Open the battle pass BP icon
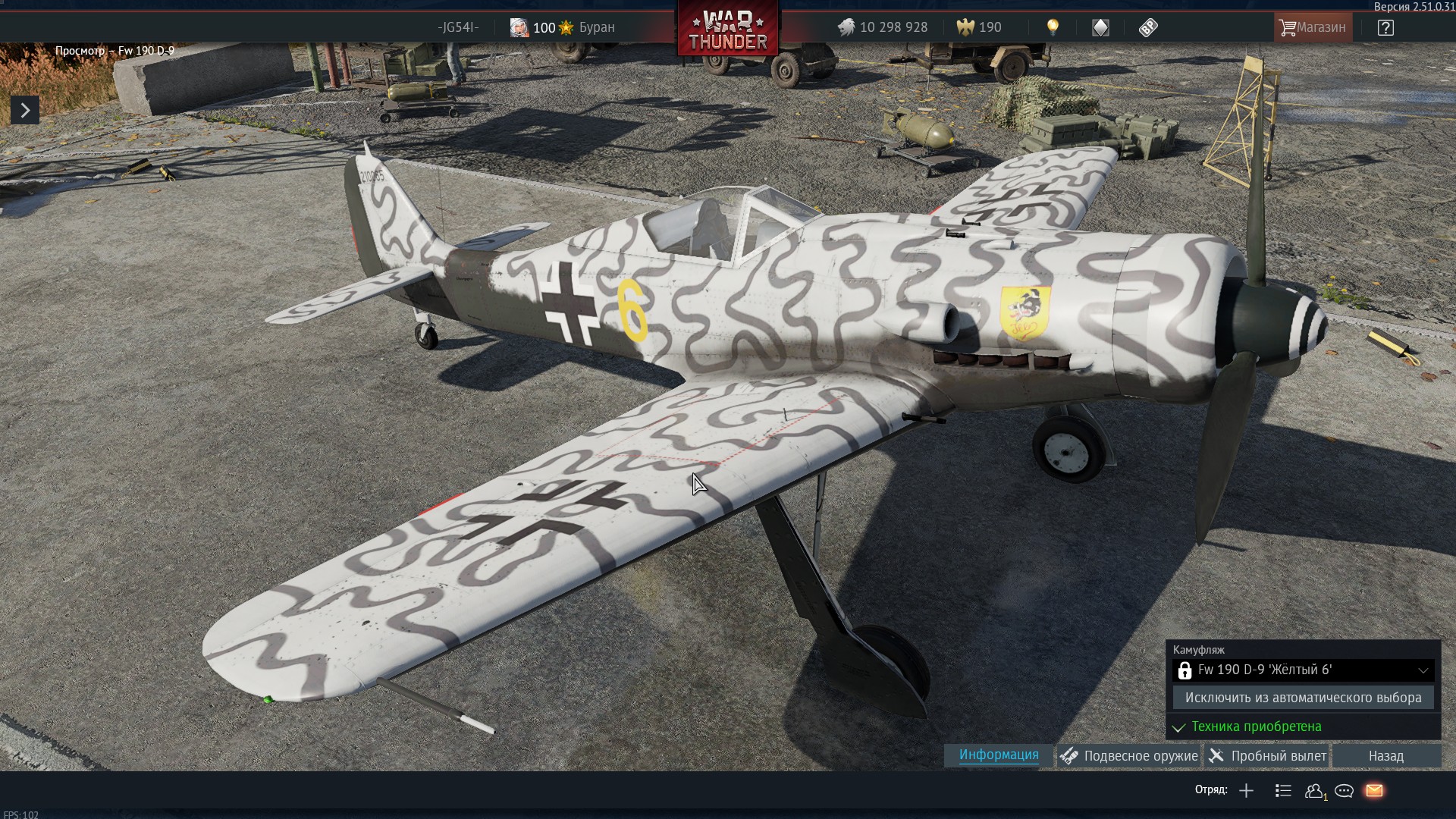The image size is (1456, 819). tap(1148, 28)
